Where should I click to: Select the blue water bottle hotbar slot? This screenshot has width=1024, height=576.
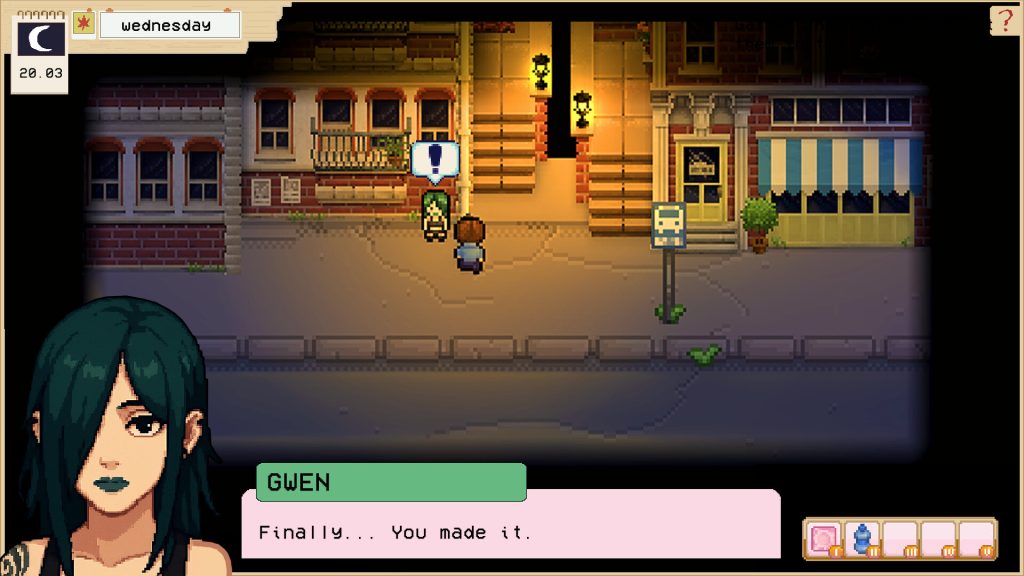coord(861,539)
